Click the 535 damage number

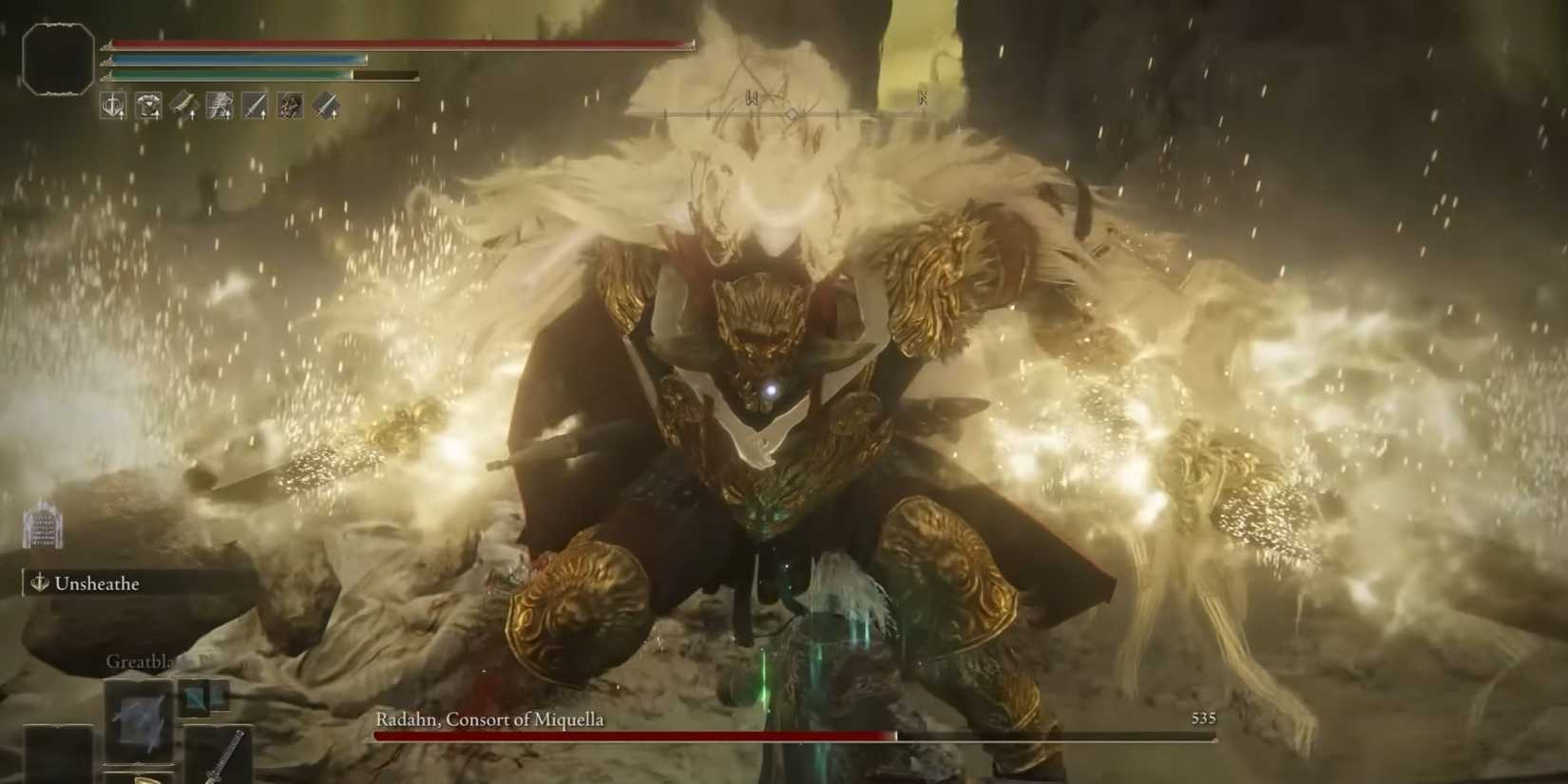click(x=1204, y=718)
